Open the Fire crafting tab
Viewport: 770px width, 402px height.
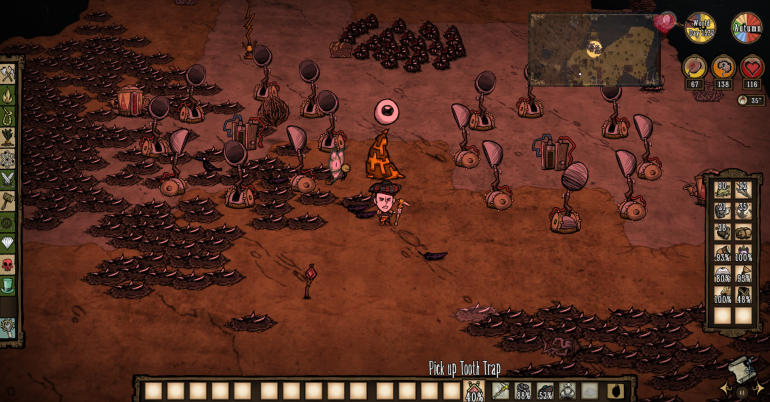click(8, 96)
